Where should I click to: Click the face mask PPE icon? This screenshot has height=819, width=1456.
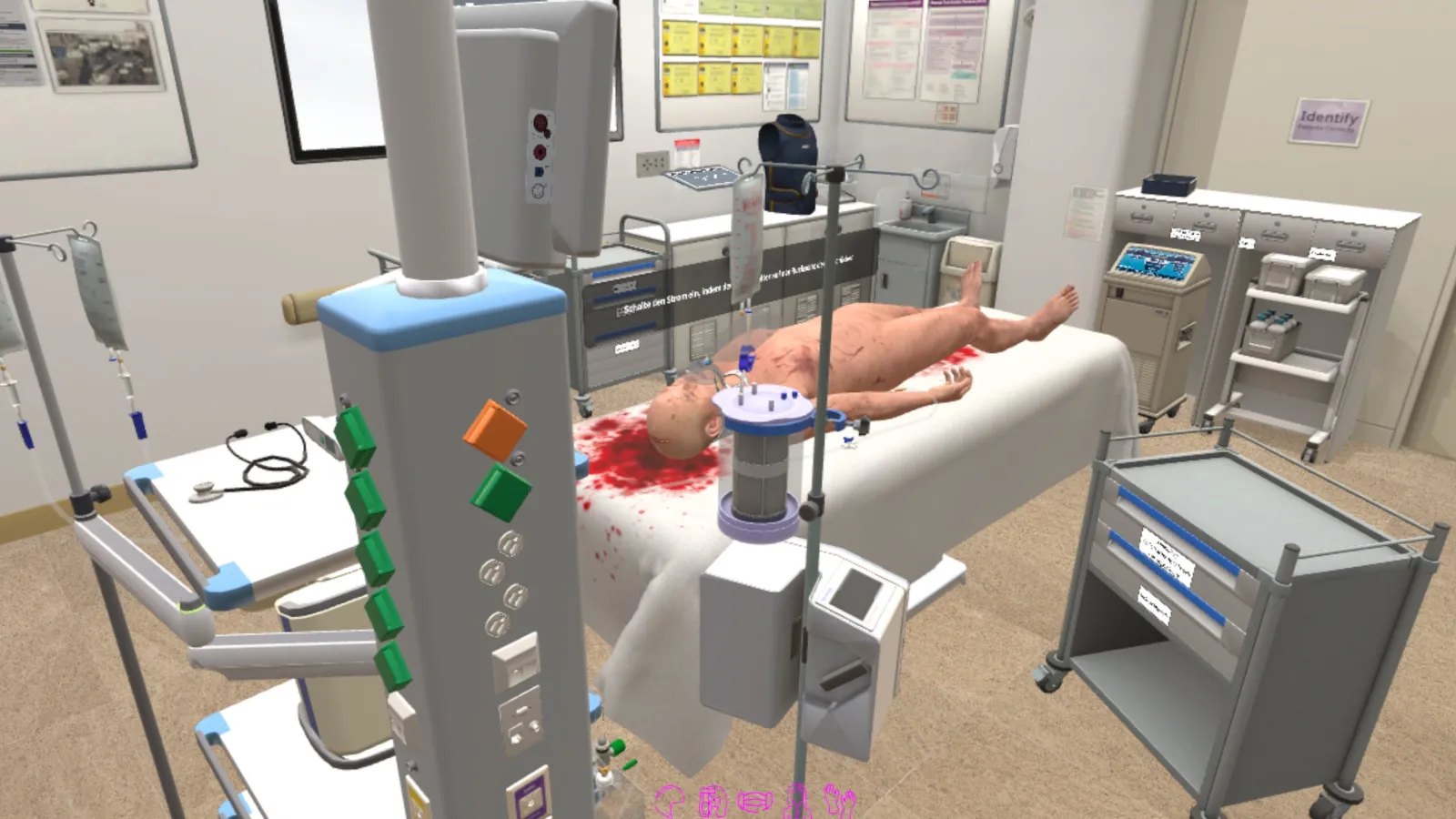click(755, 801)
